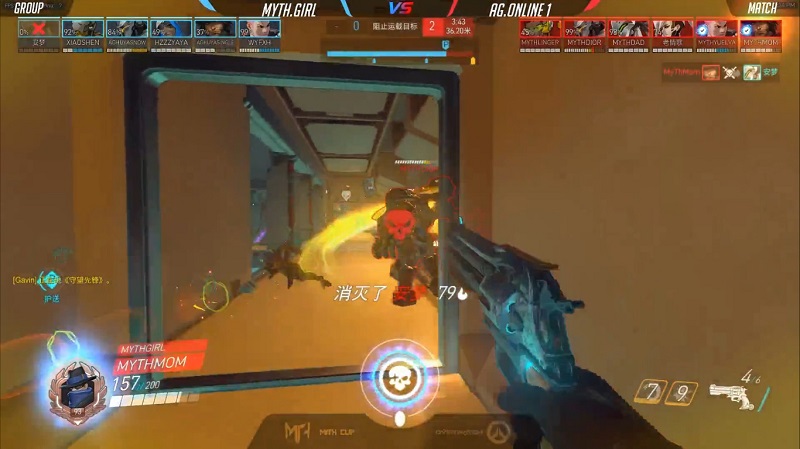Spectate MYTHLINGER on the red team
The image size is (800, 449).
coord(540,29)
